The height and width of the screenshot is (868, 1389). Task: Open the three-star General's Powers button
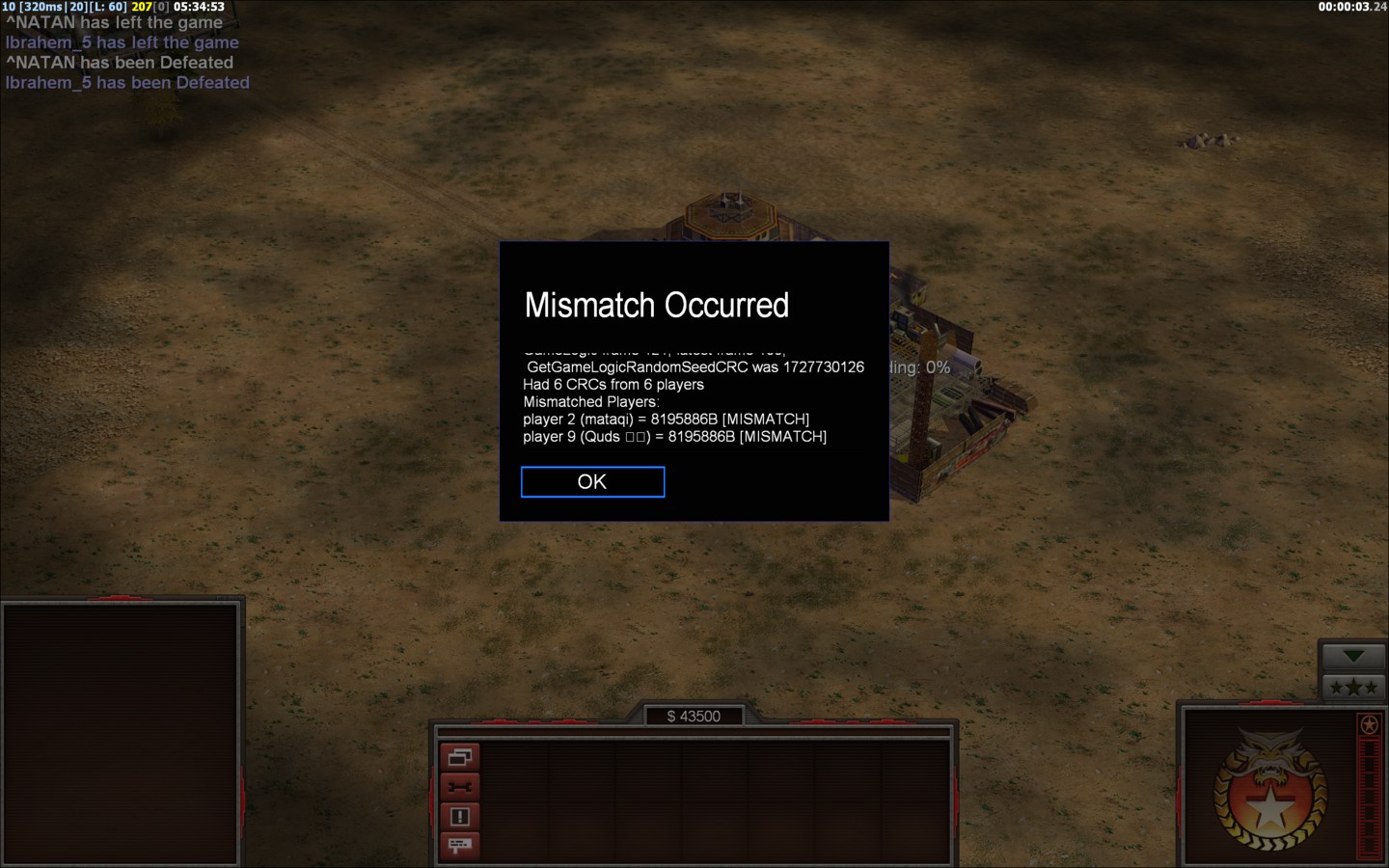click(1352, 688)
